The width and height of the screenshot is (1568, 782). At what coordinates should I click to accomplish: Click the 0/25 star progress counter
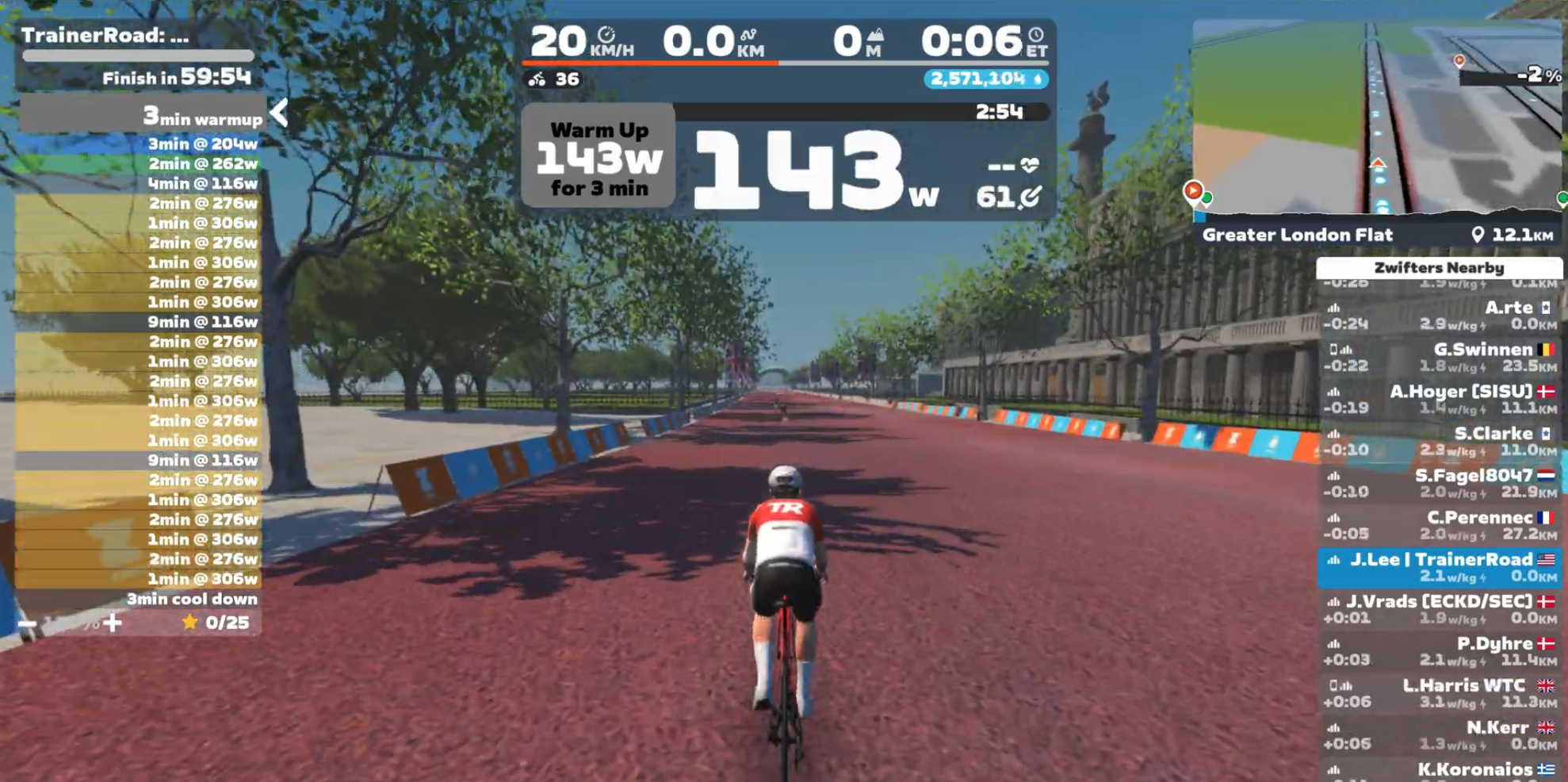216,623
